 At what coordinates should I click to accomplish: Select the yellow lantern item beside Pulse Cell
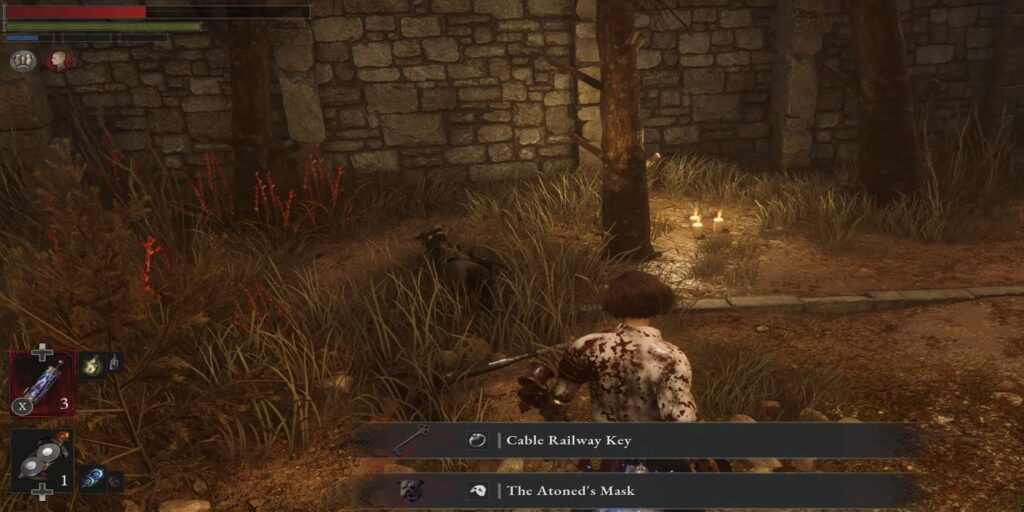[91, 365]
